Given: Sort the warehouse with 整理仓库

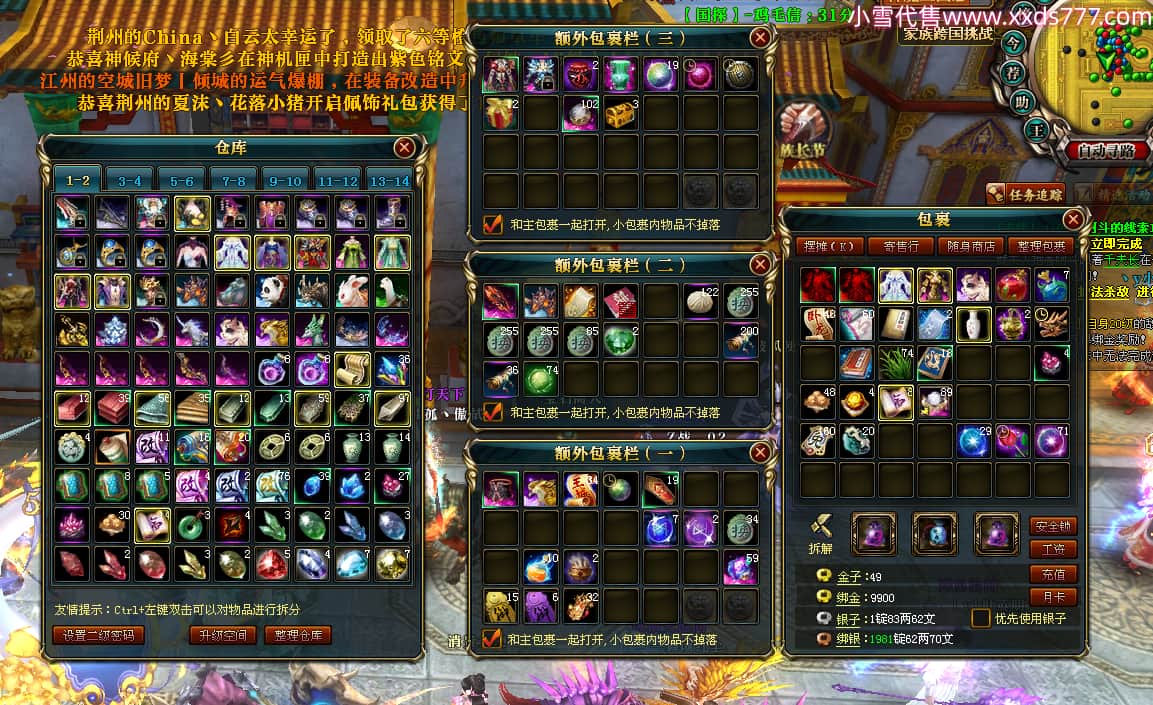Looking at the screenshot, I should click(298, 635).
